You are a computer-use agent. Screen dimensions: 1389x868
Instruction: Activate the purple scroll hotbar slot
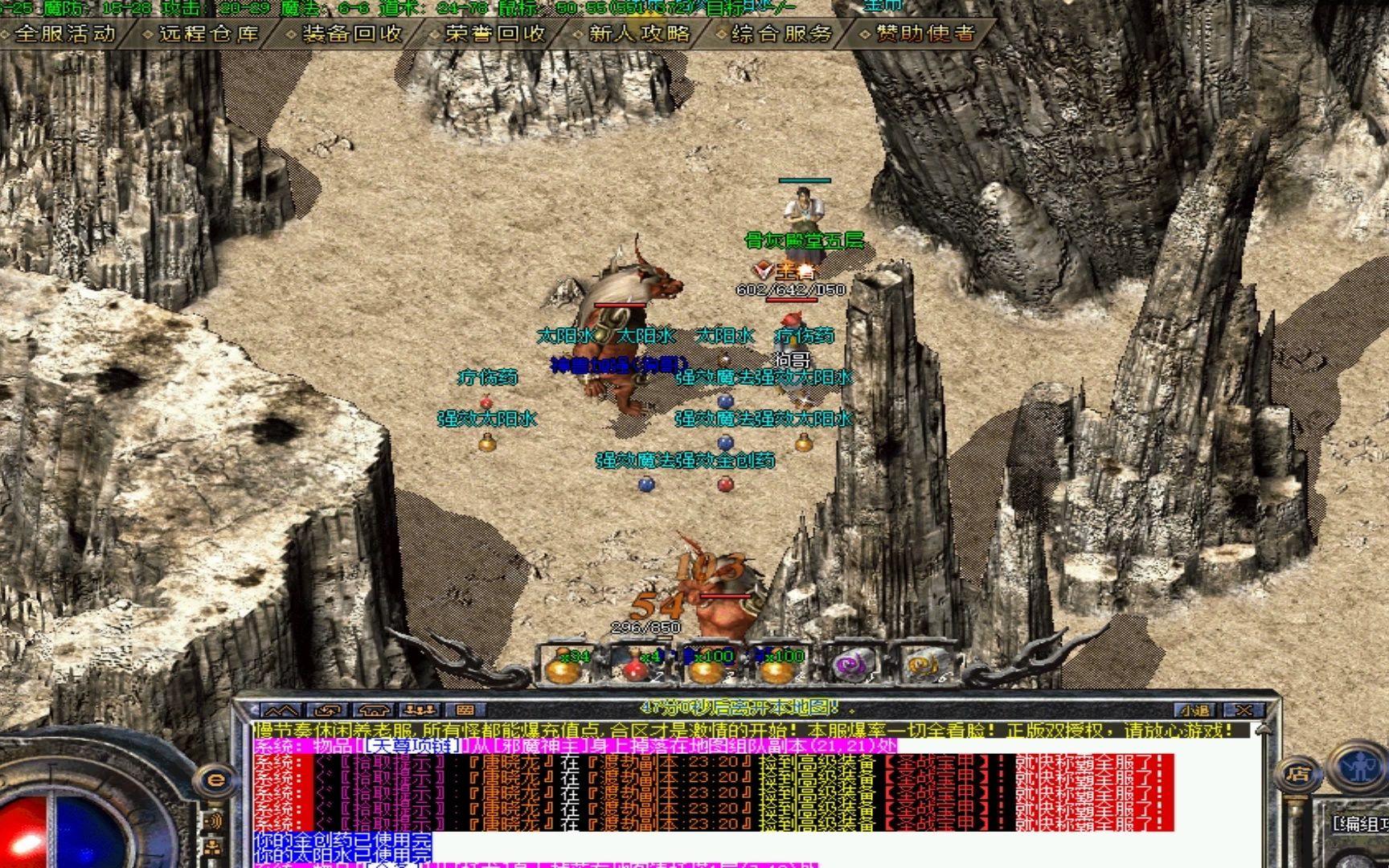pos(850,665)
